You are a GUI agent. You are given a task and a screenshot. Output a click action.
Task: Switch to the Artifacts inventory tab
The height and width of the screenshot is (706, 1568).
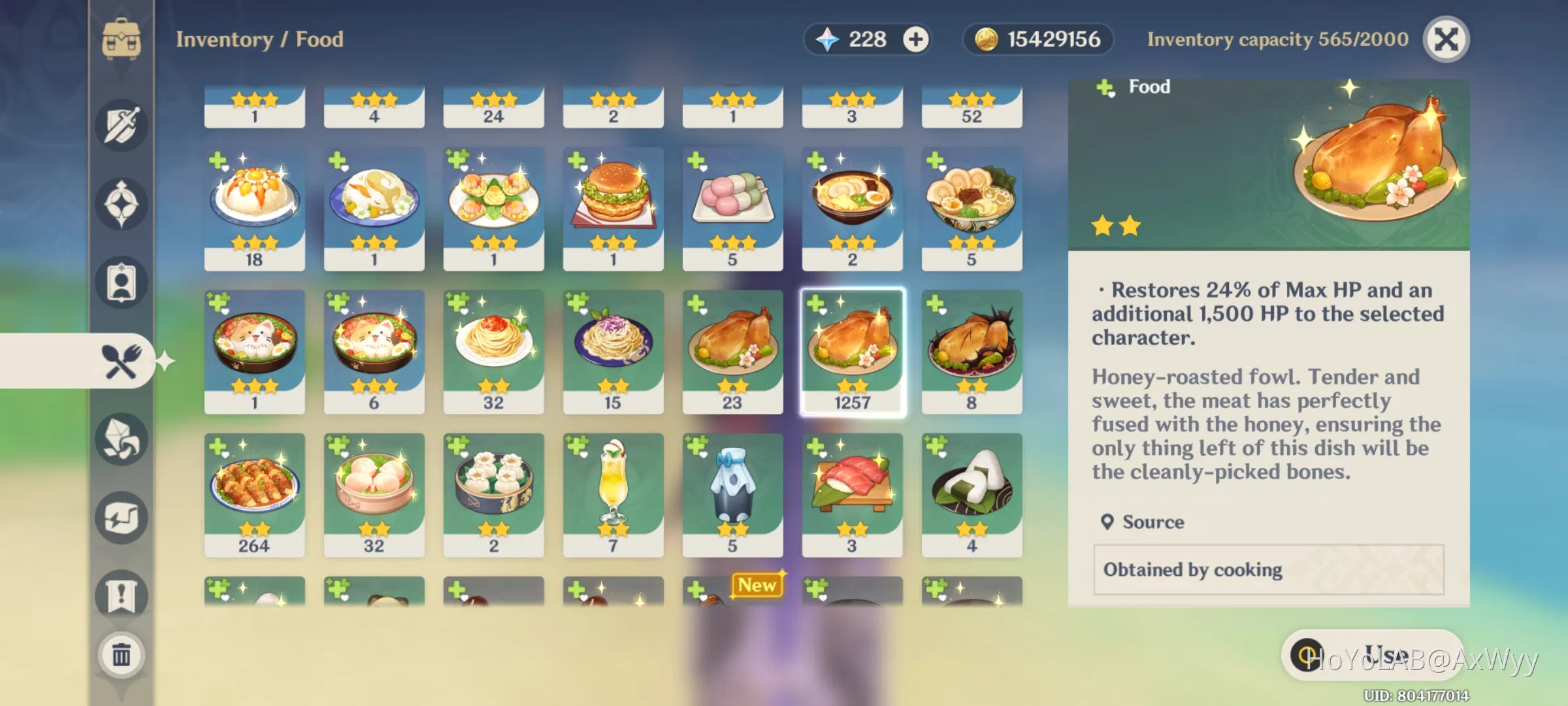[121, 203]
